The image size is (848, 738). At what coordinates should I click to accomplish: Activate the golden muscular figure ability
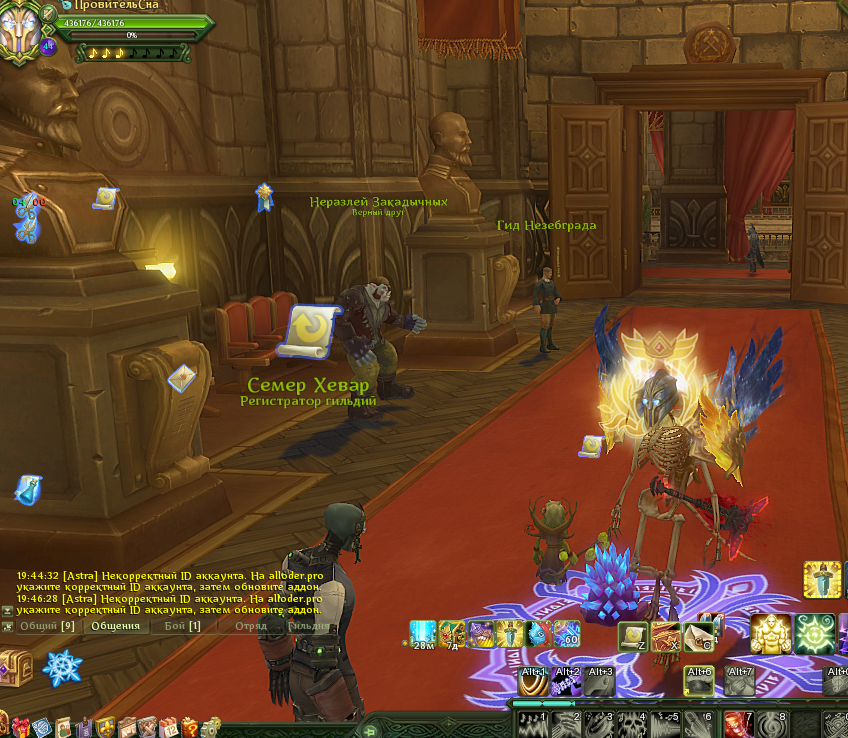point(771,634)
